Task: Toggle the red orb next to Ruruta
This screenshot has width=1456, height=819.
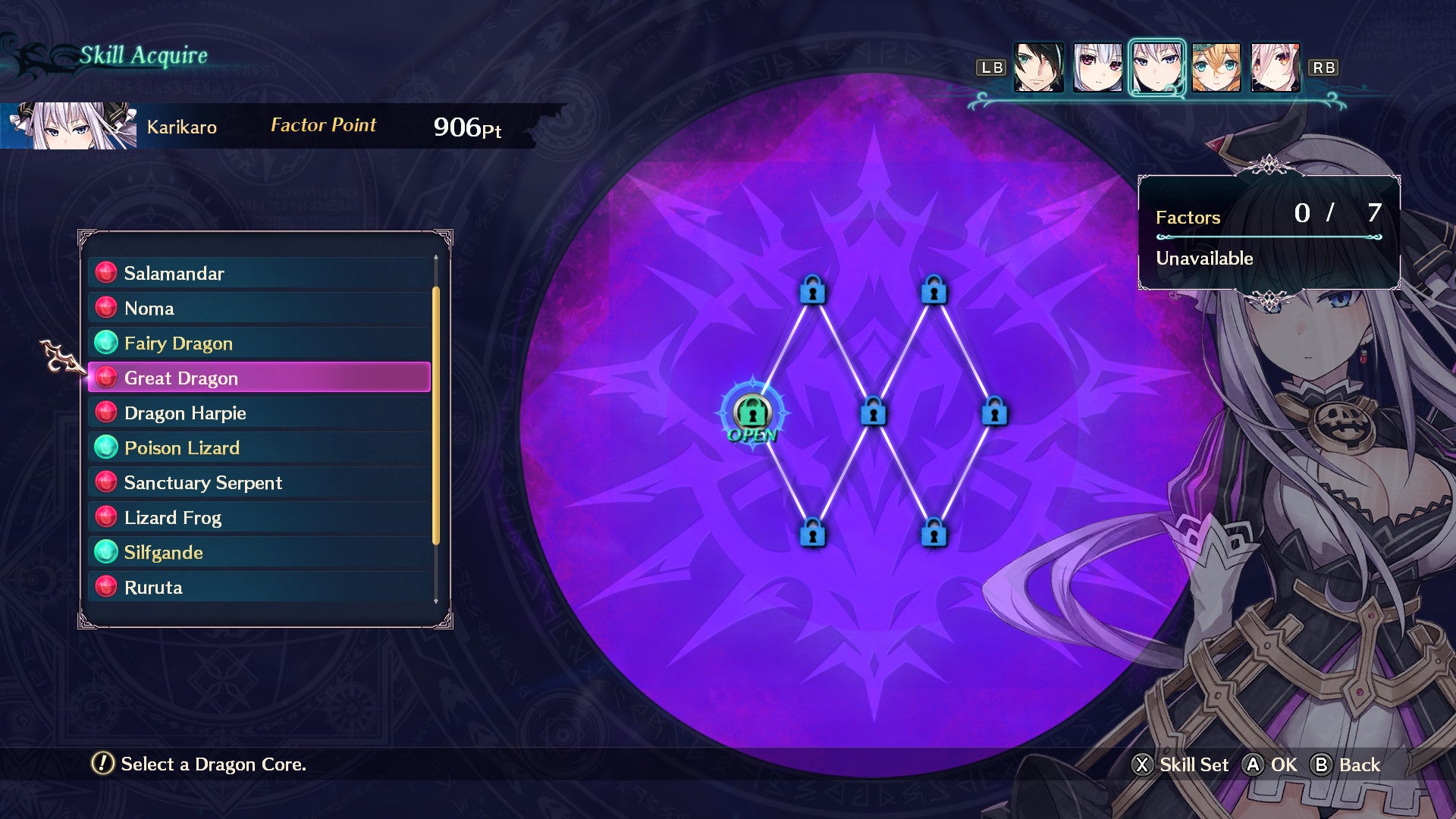Action: coord(106,587)
